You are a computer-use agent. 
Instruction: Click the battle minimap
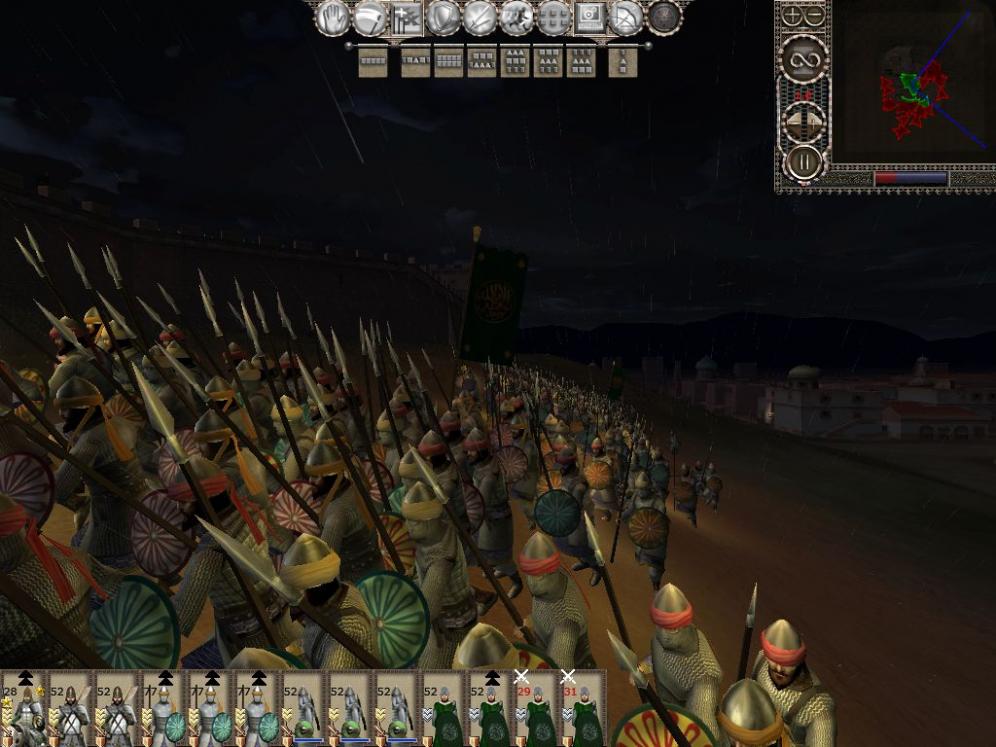click(x=912, y=86)
